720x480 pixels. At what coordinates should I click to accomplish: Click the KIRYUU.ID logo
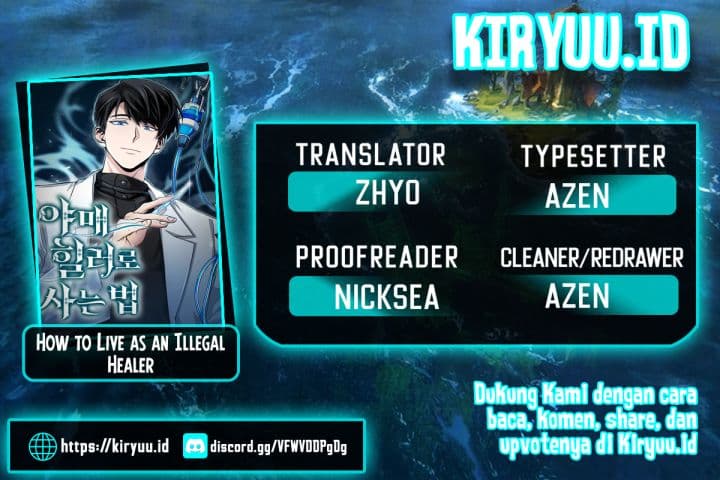[x=571, y=45]
